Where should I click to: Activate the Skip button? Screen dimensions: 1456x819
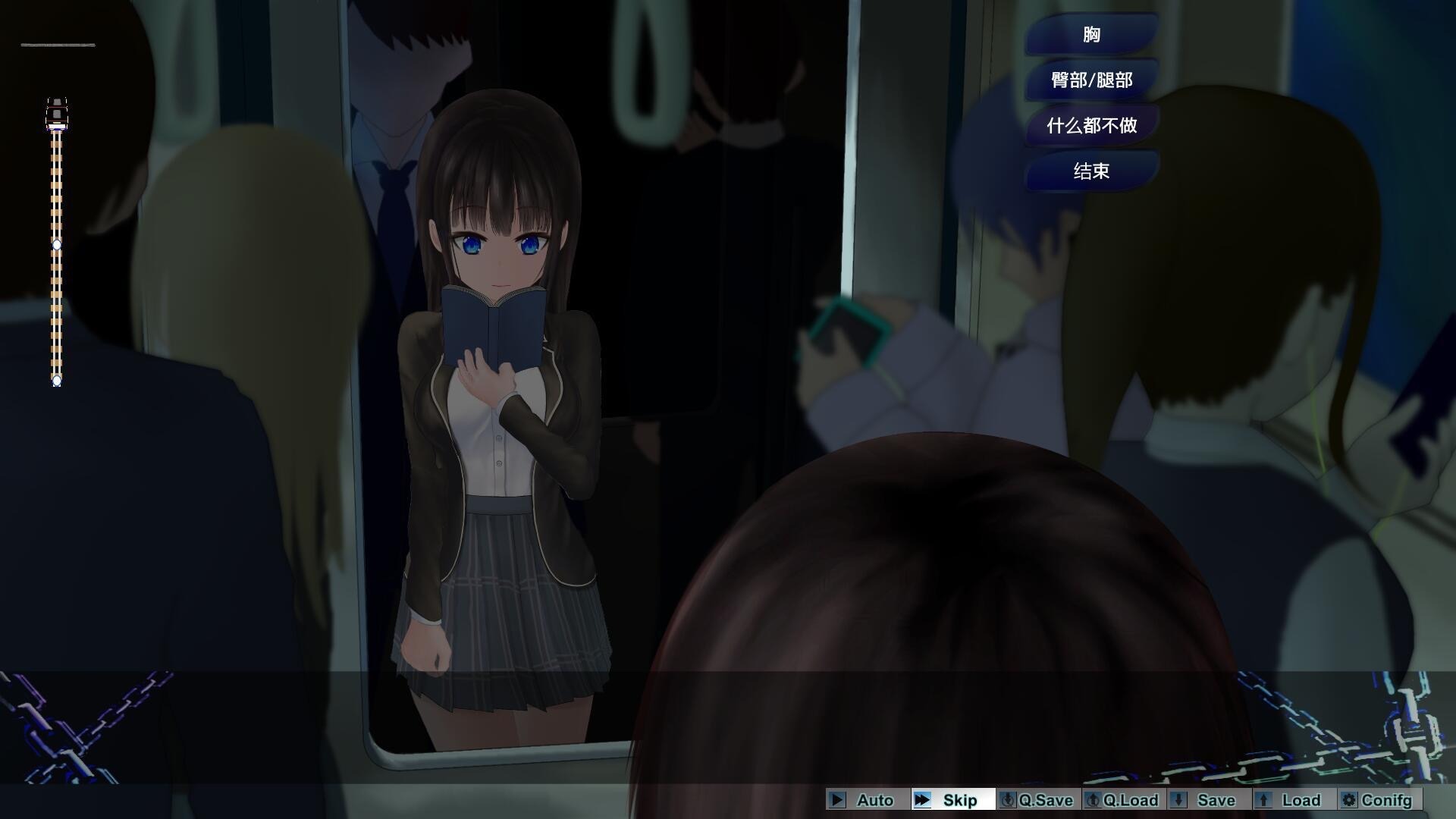pyautogui.click(x=952, y=800)
